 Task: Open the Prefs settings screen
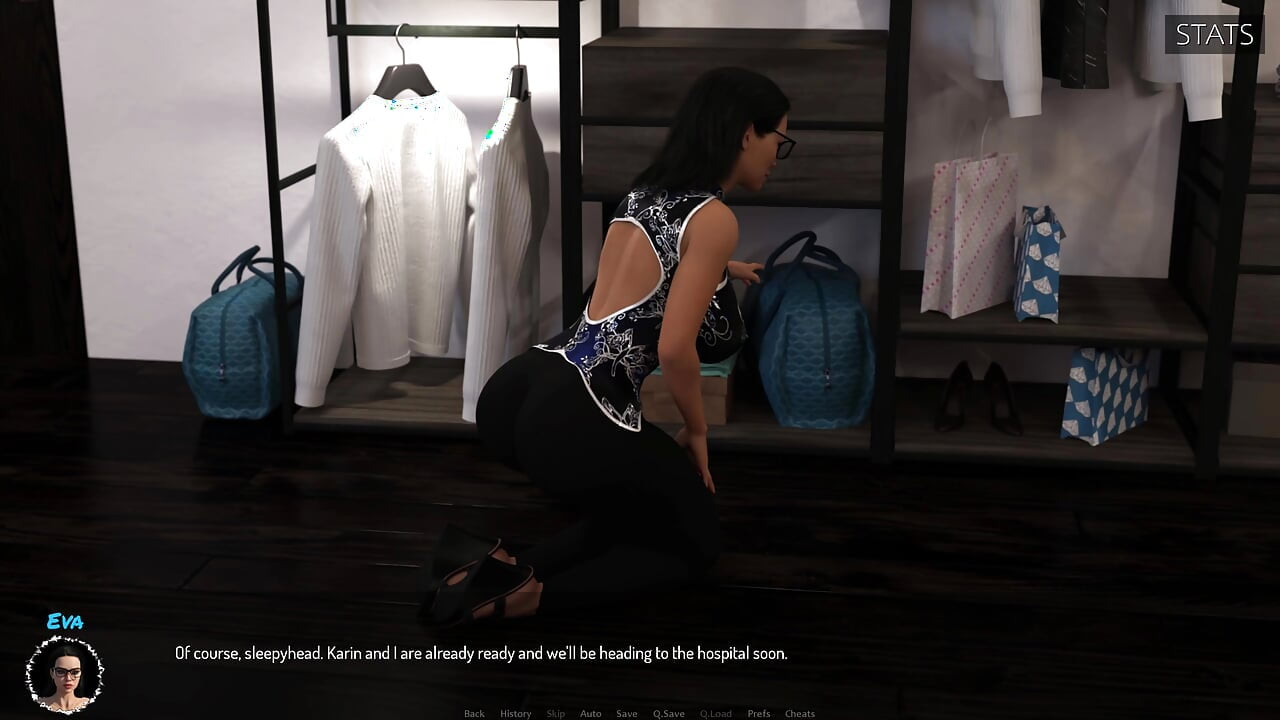(757, 713)
